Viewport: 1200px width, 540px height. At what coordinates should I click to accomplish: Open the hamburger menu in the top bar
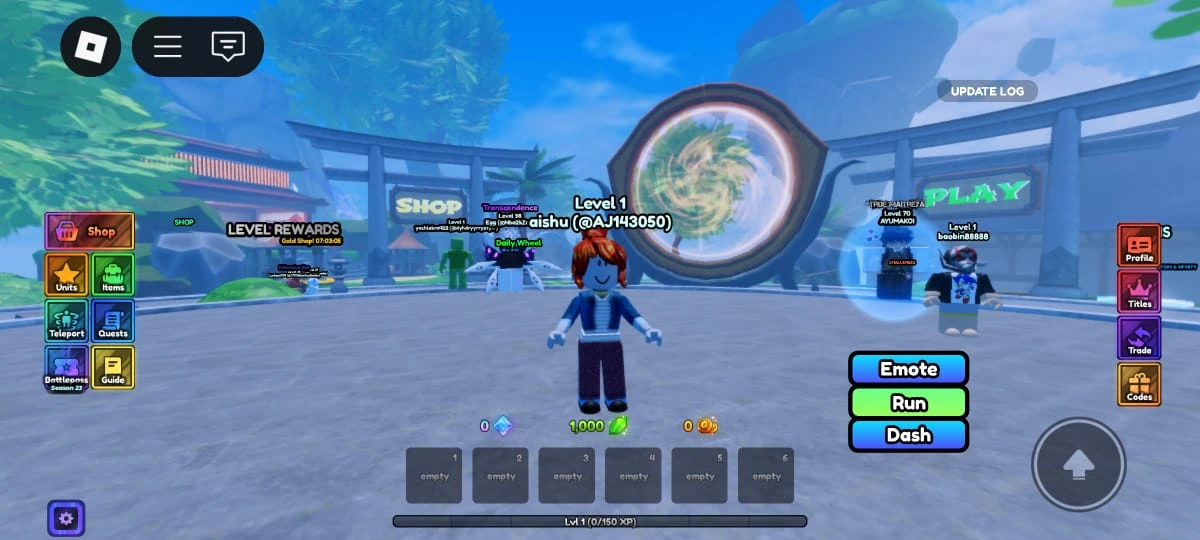pos(167,46)
